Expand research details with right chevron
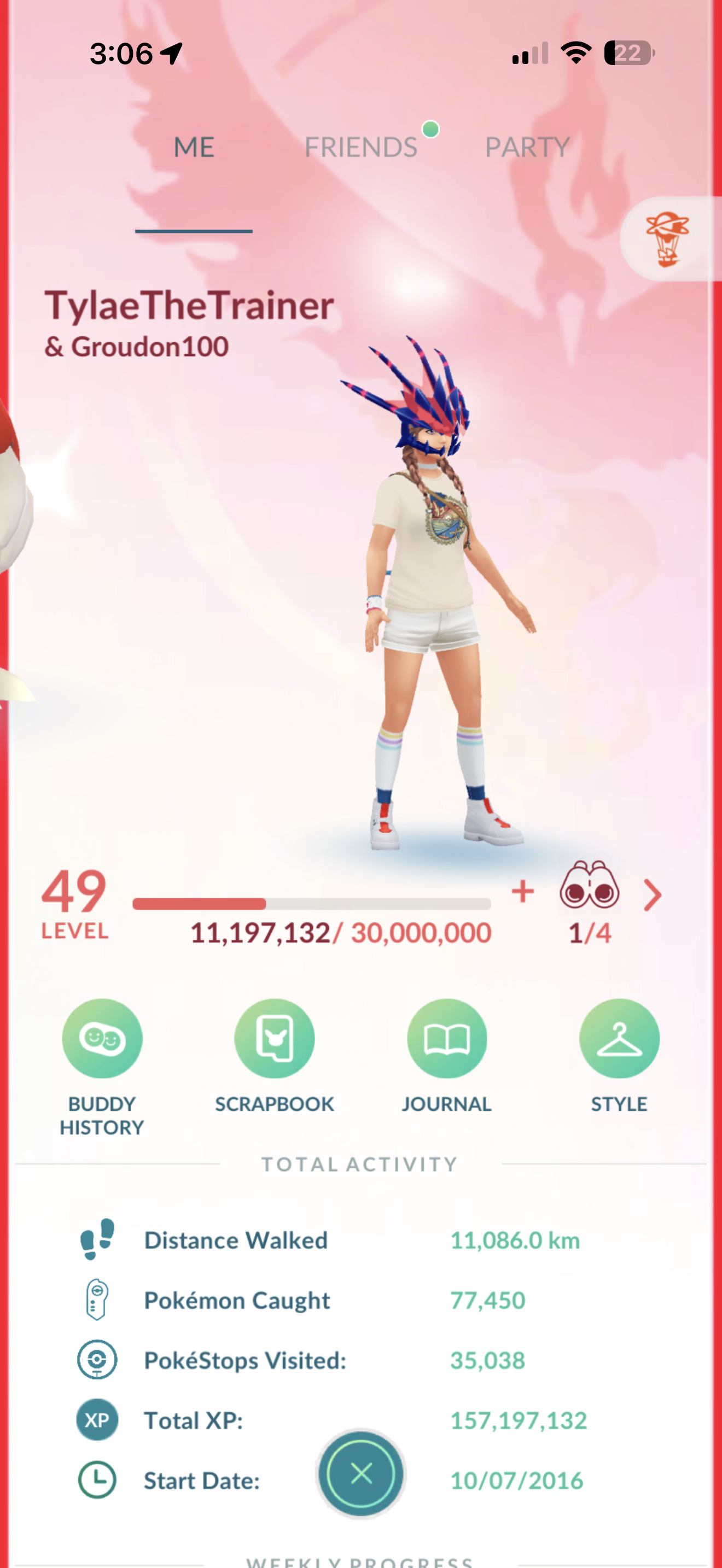Image resolution: width=722 pixels, height=1568 pixels. [x=651, y=895]
